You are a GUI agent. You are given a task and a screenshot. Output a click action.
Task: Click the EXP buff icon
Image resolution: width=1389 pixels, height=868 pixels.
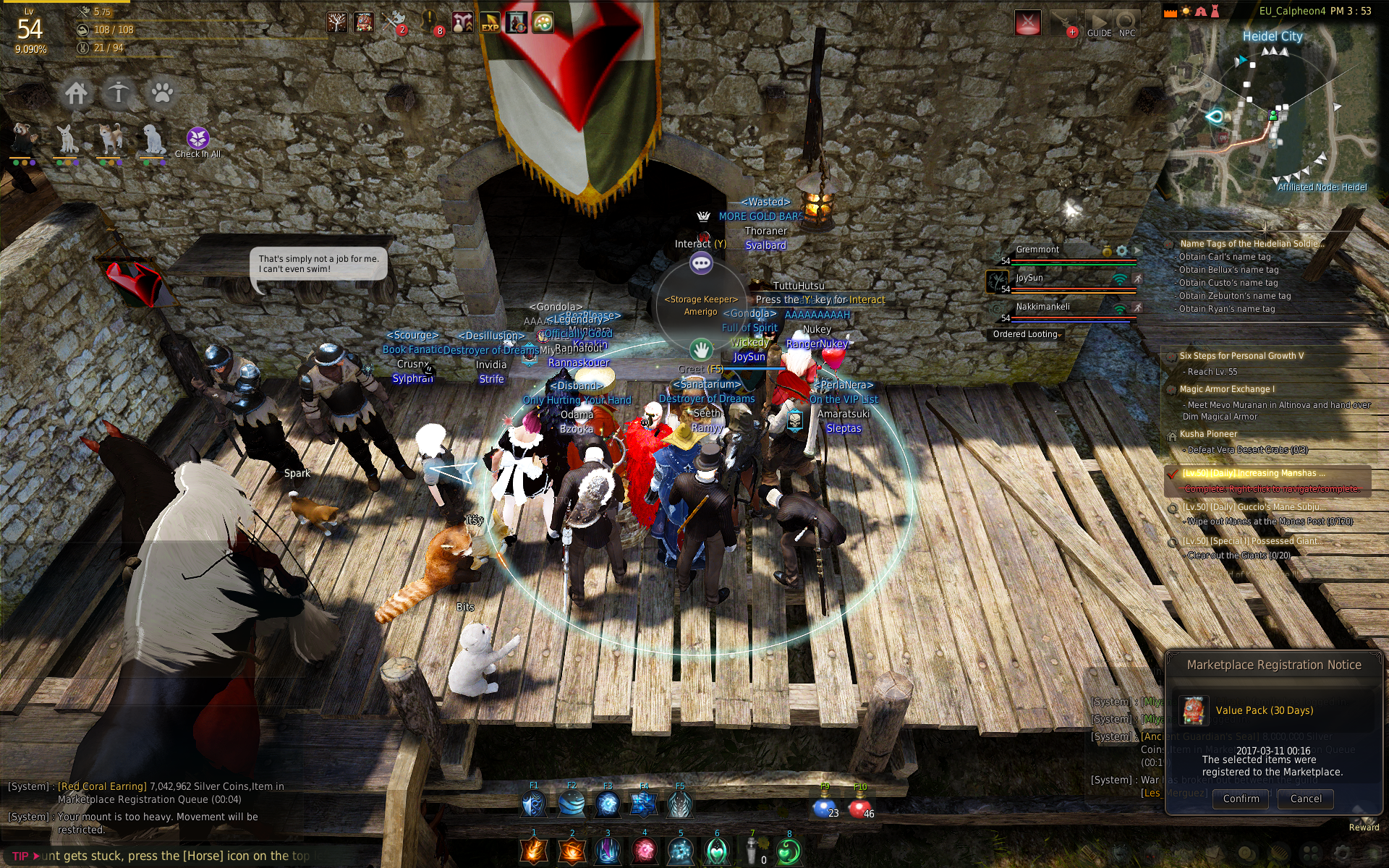(490, 23)
